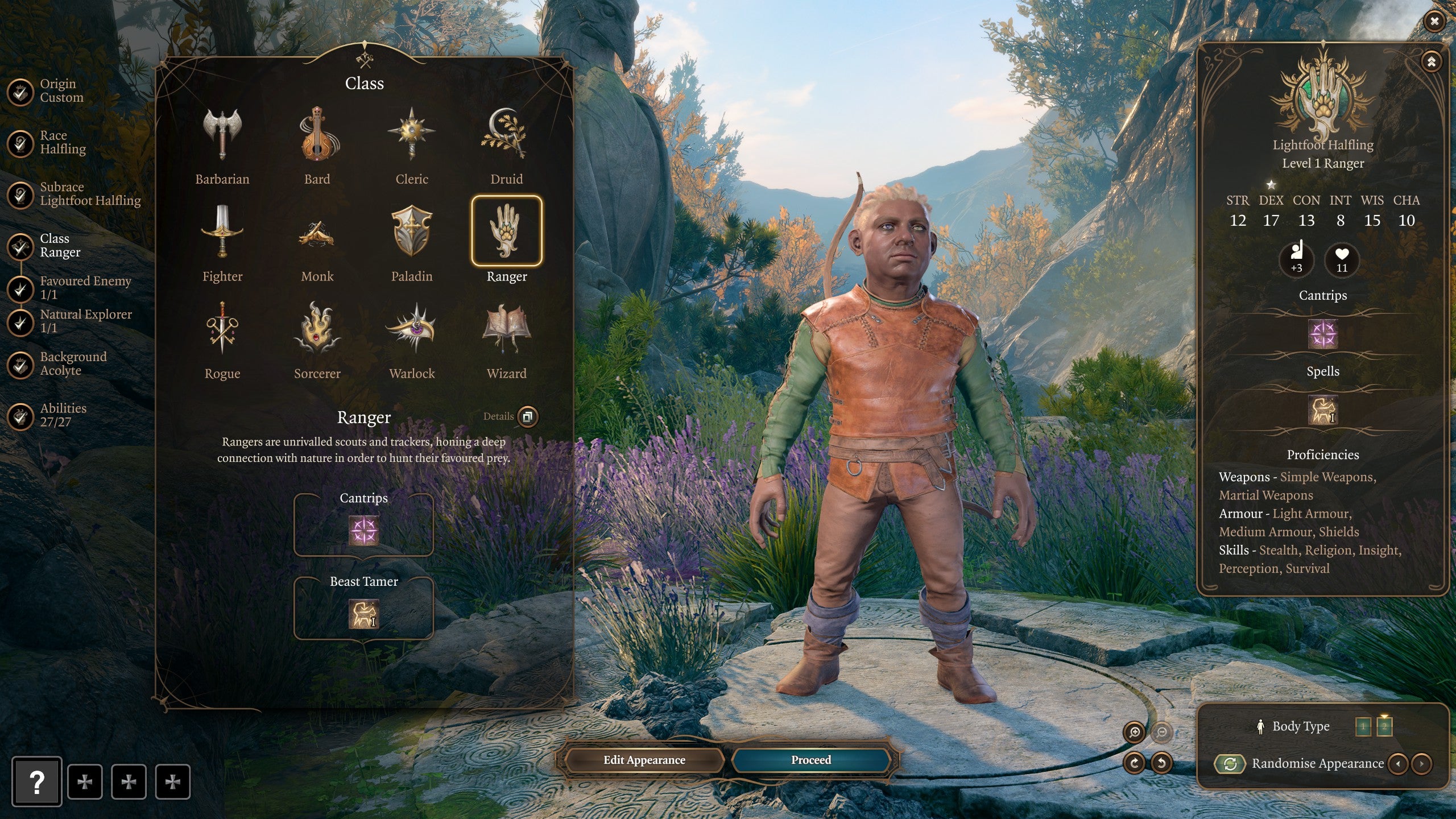The height and width of the screenshot is (819, 1456).
Task: Close the character creation screen
Action: tap(1434, 22)
